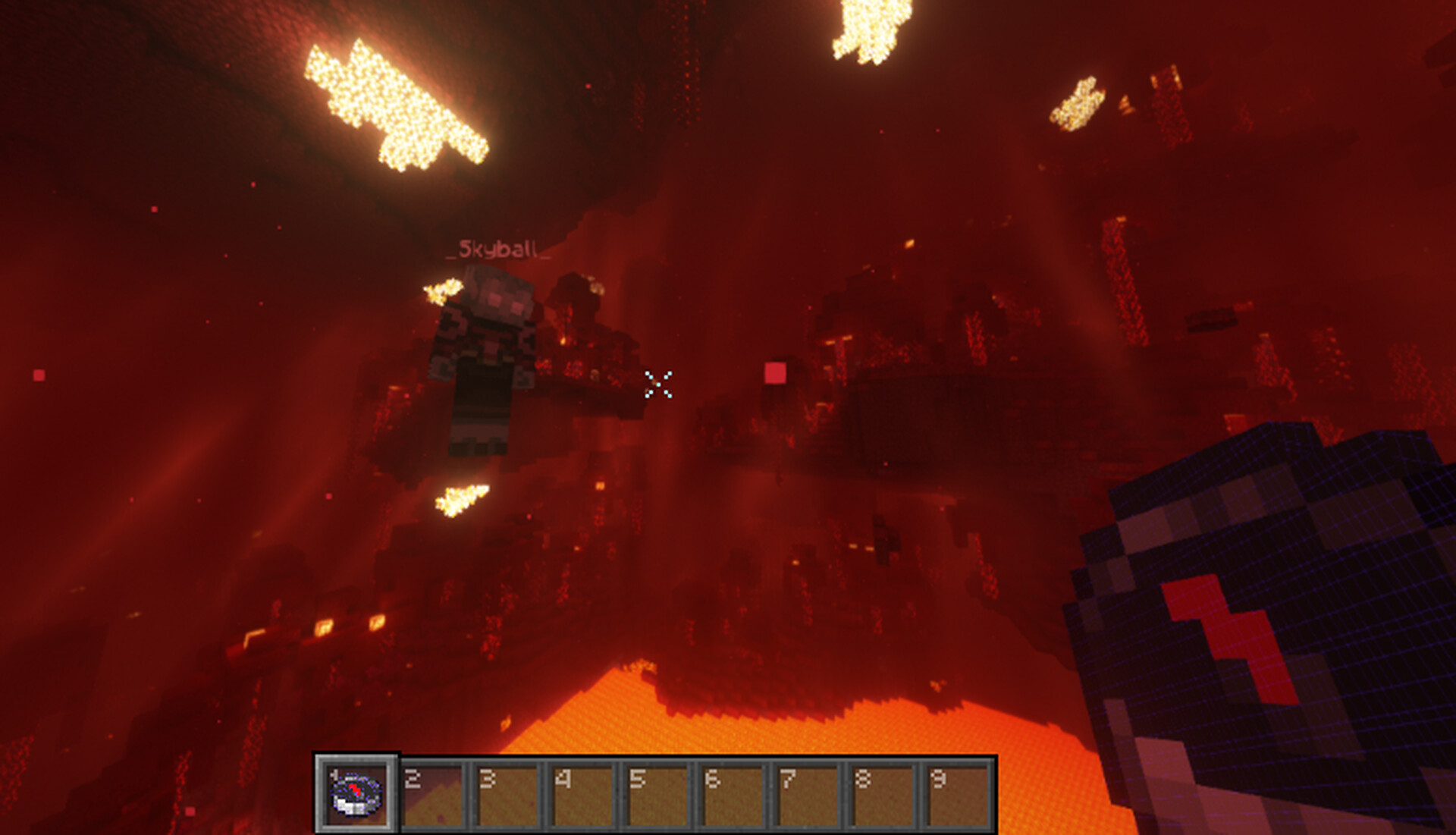Screen dimensions: 1456x835
Task: Choose empty hotbar slot number 5
Action: 657,795
